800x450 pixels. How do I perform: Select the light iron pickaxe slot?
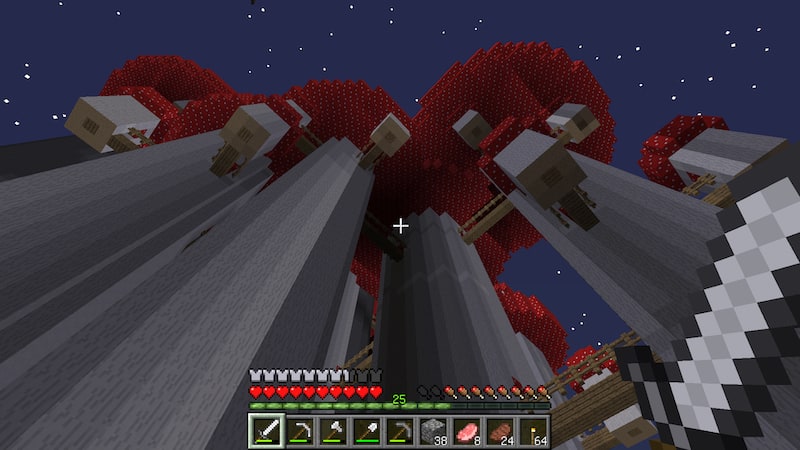299,431
